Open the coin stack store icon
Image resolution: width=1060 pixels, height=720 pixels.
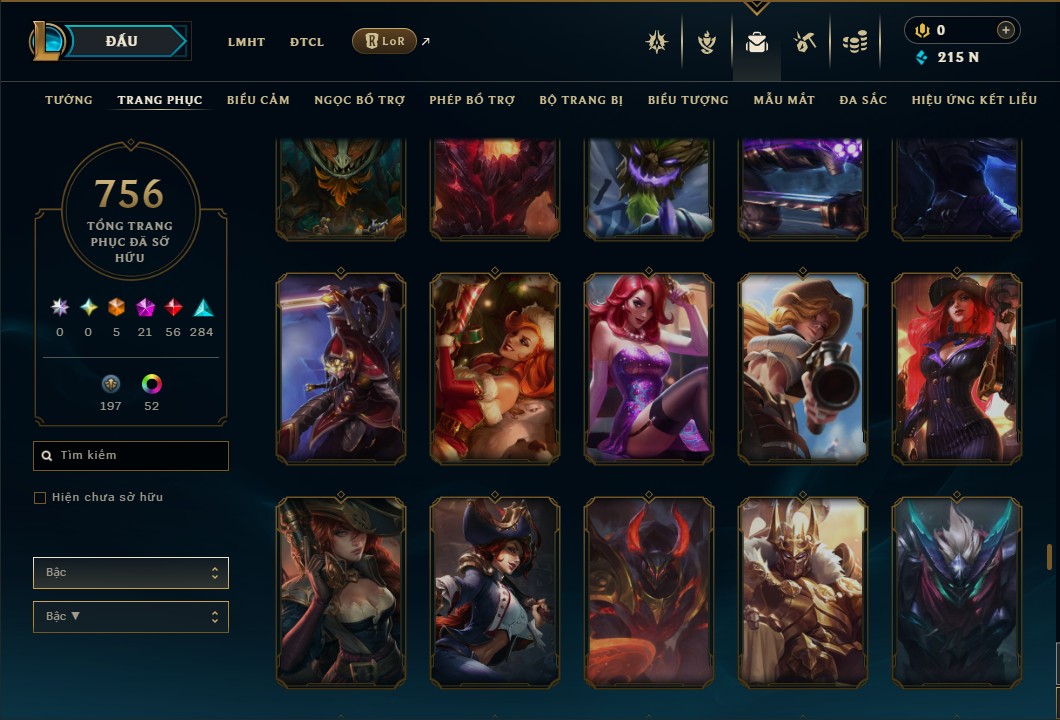pyautogui.click(x=854, y=42)
